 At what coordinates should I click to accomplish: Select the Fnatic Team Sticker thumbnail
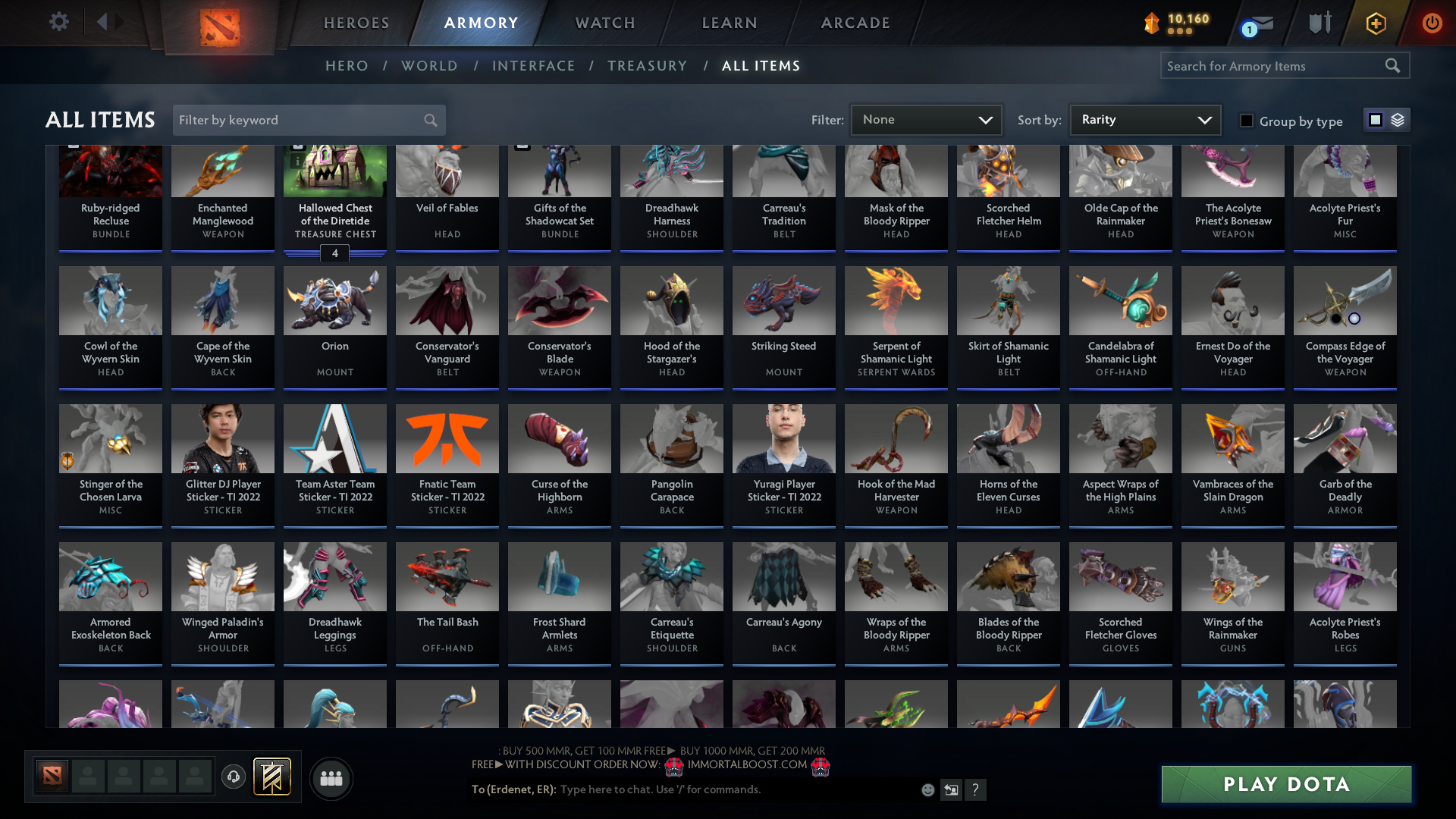click(447, 438)
